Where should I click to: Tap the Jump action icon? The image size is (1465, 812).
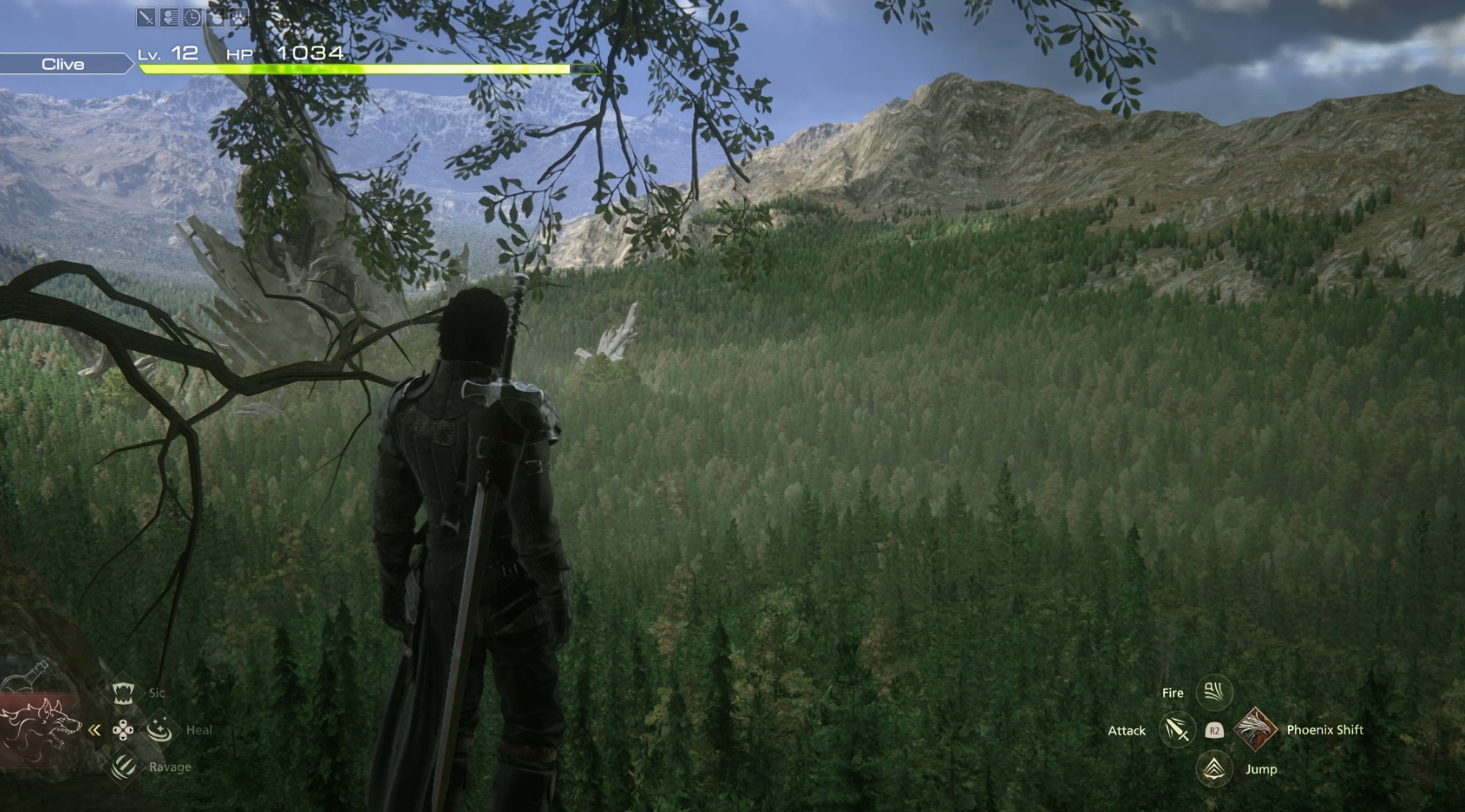[1214, 768]
